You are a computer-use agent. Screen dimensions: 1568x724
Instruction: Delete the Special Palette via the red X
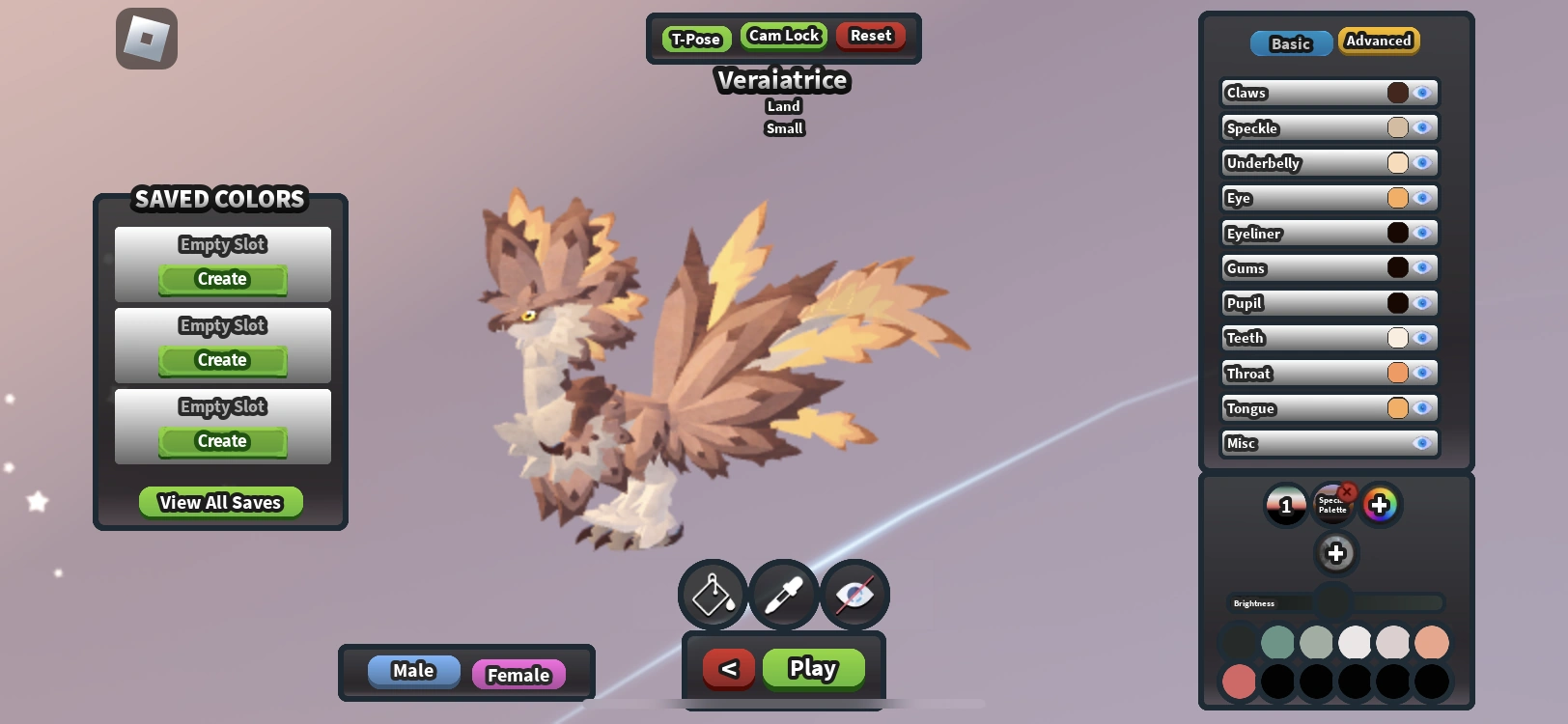1348,490
